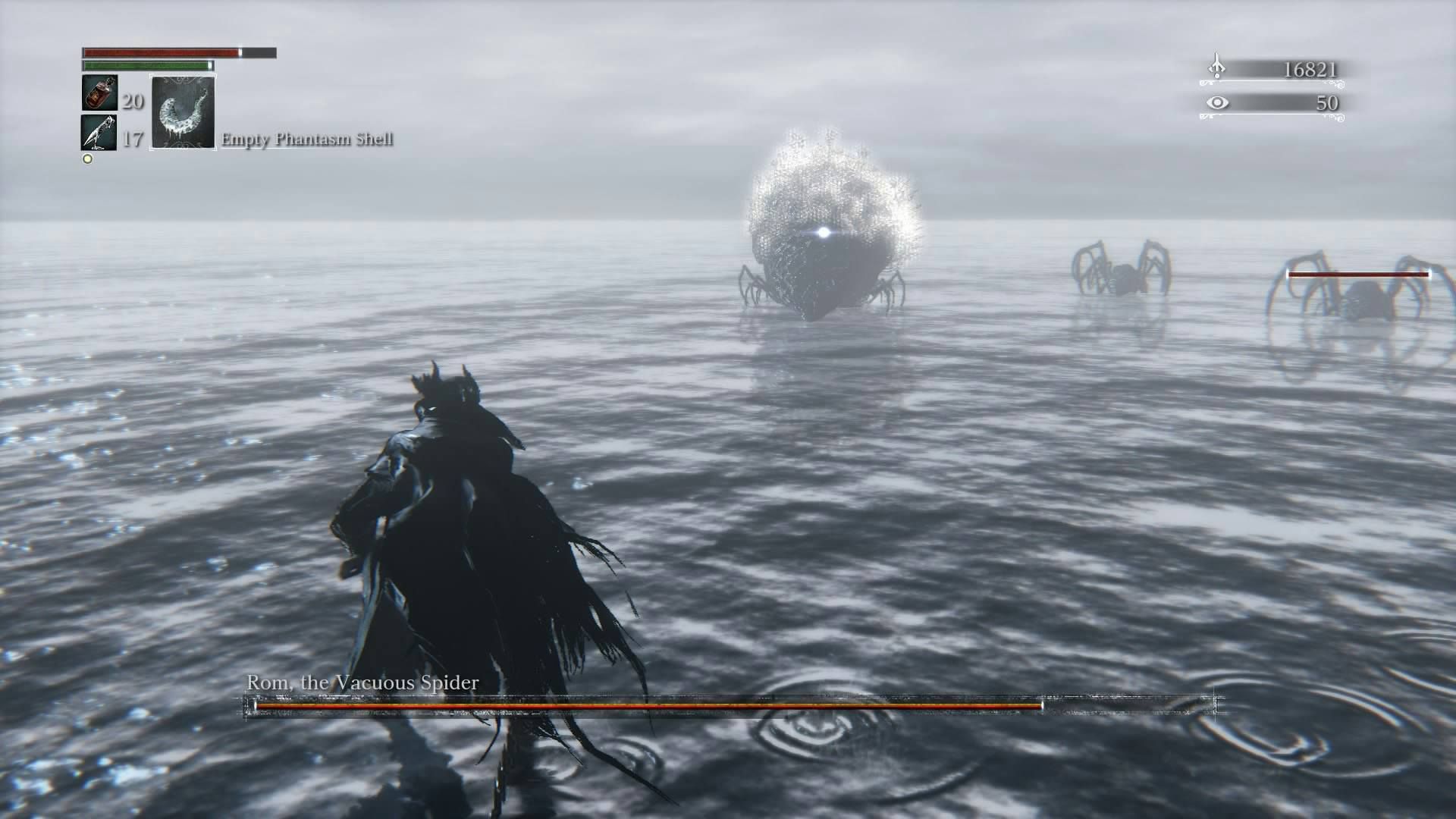1456x819 pixels.
Task: Click the item selection indicator dot
Action: tap(86, 159)
